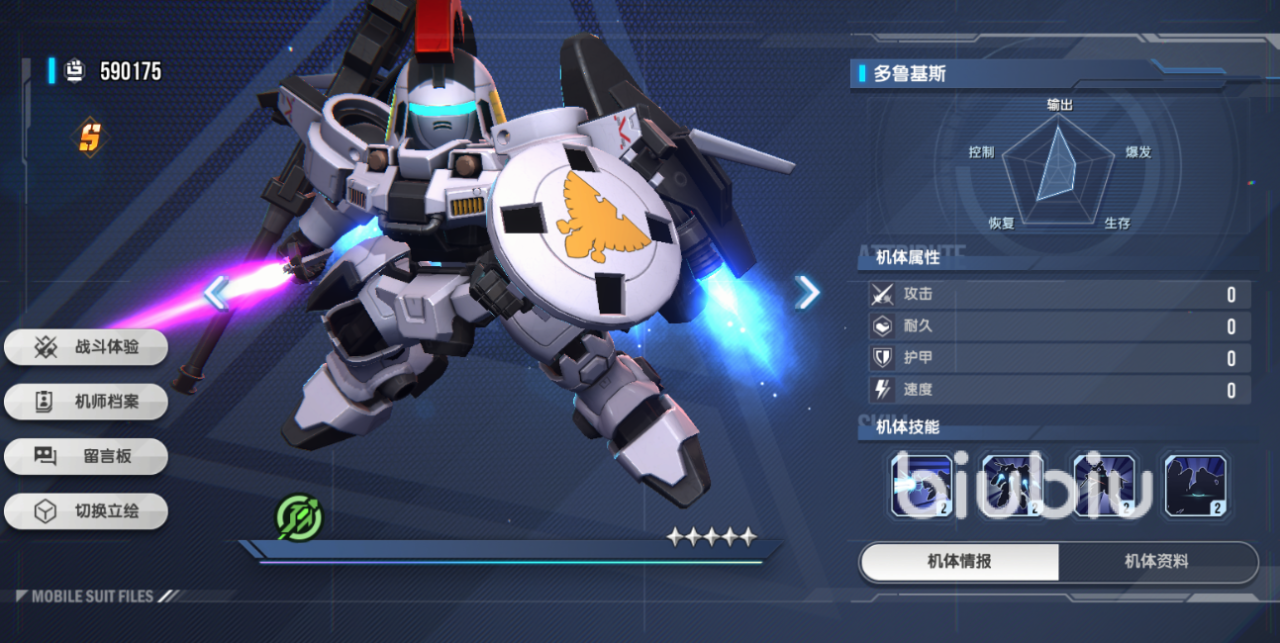This screenshot has width=1280, height=643.
Task: Switch to the 机体情报 tab
Action: click(959, 562)
